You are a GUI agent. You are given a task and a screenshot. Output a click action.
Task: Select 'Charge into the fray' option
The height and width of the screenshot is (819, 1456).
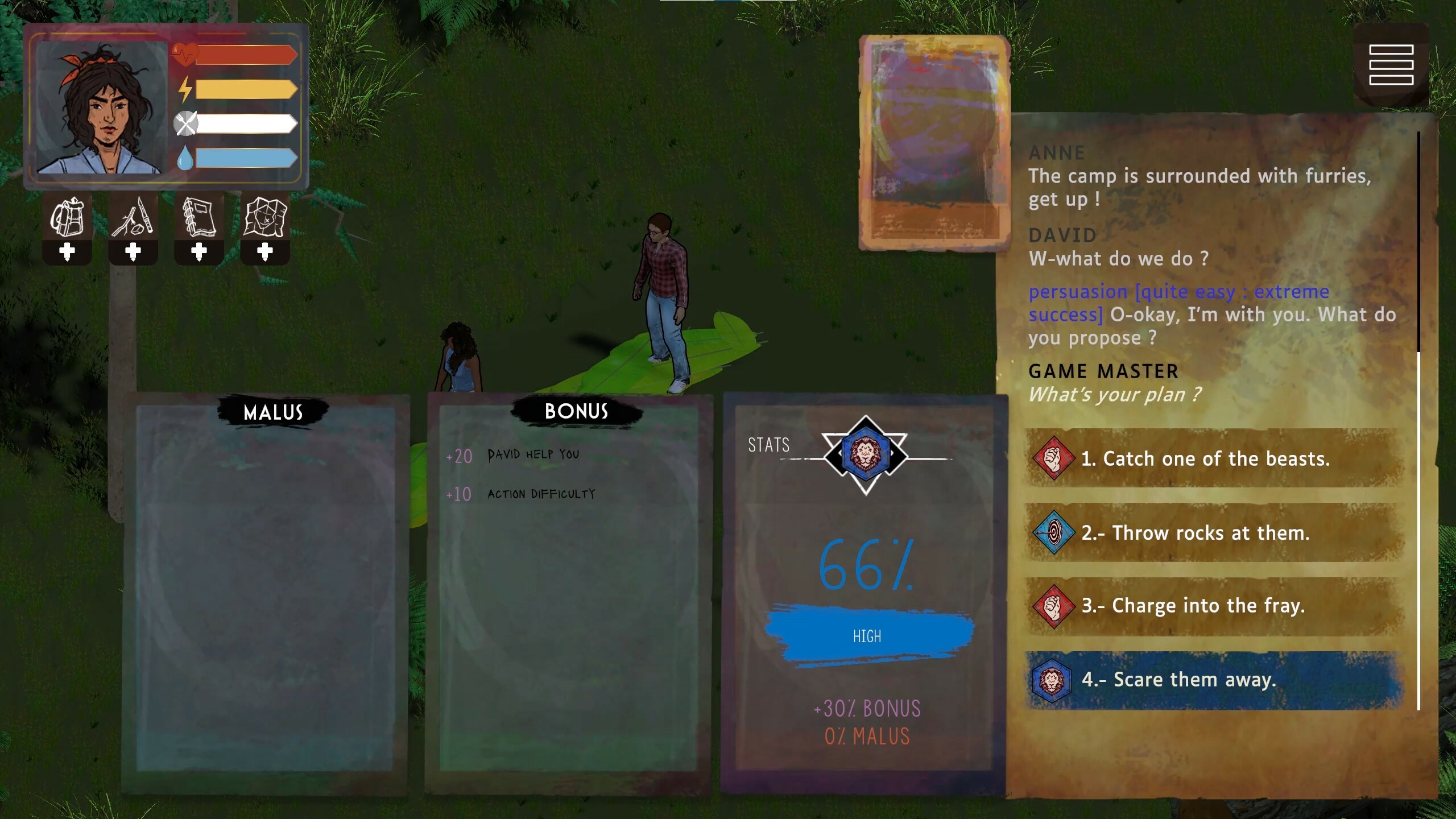(1192, 605)
